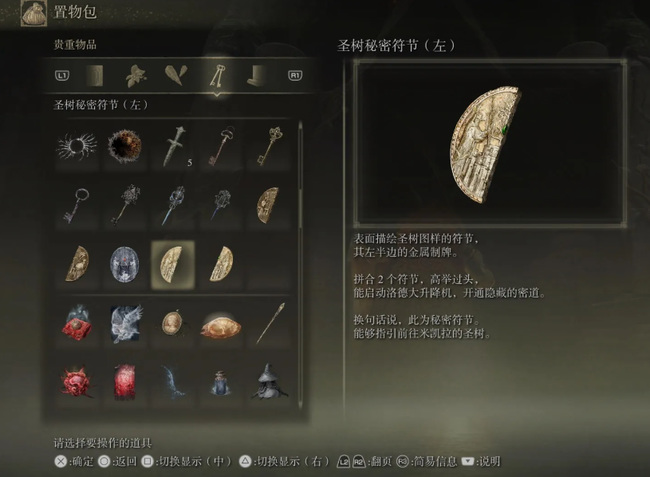This screenshot has height=477, width=650.
Task: Switch to the leaf category tab
Action: click(x=135, y=75)
